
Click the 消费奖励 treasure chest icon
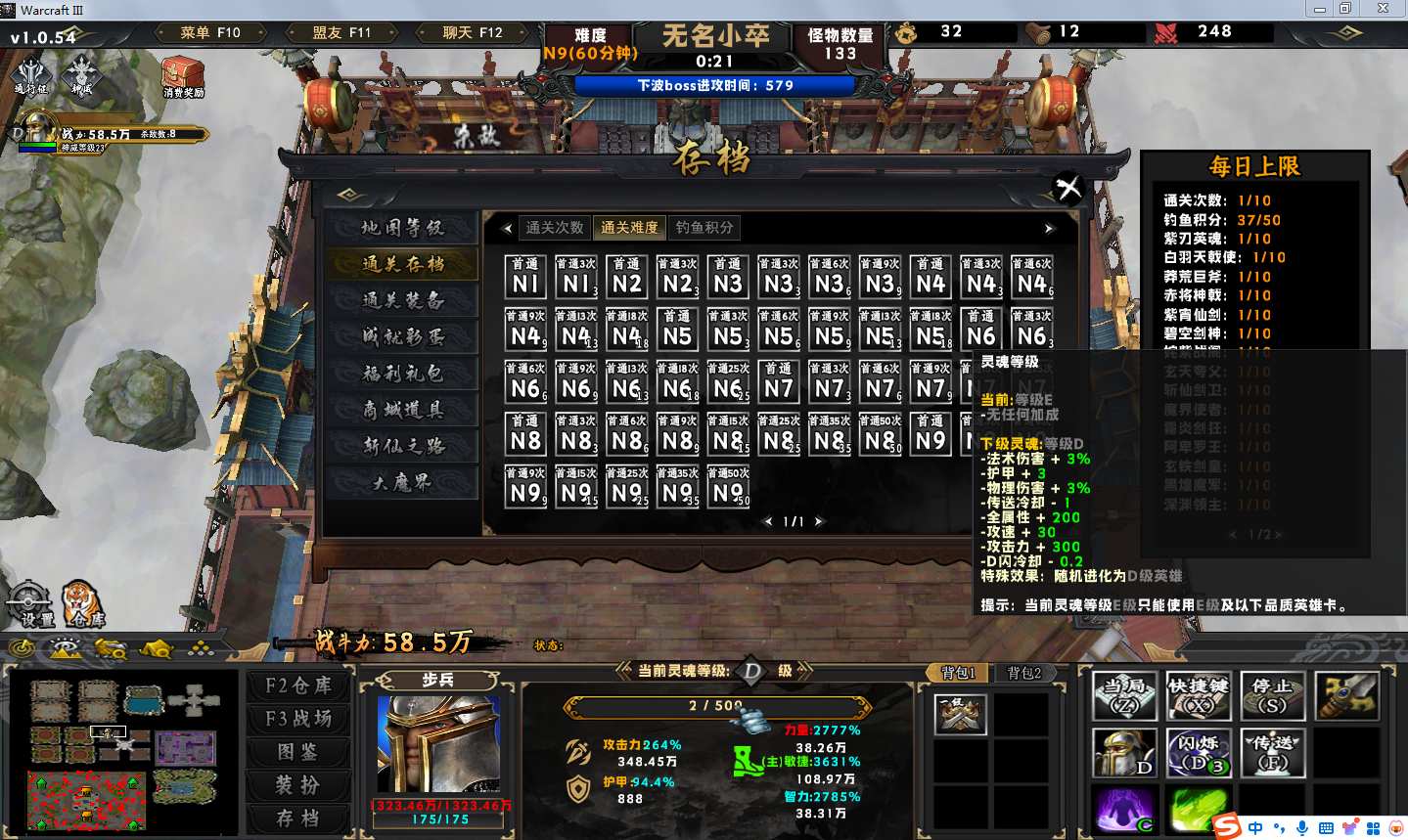pos(183,77)
